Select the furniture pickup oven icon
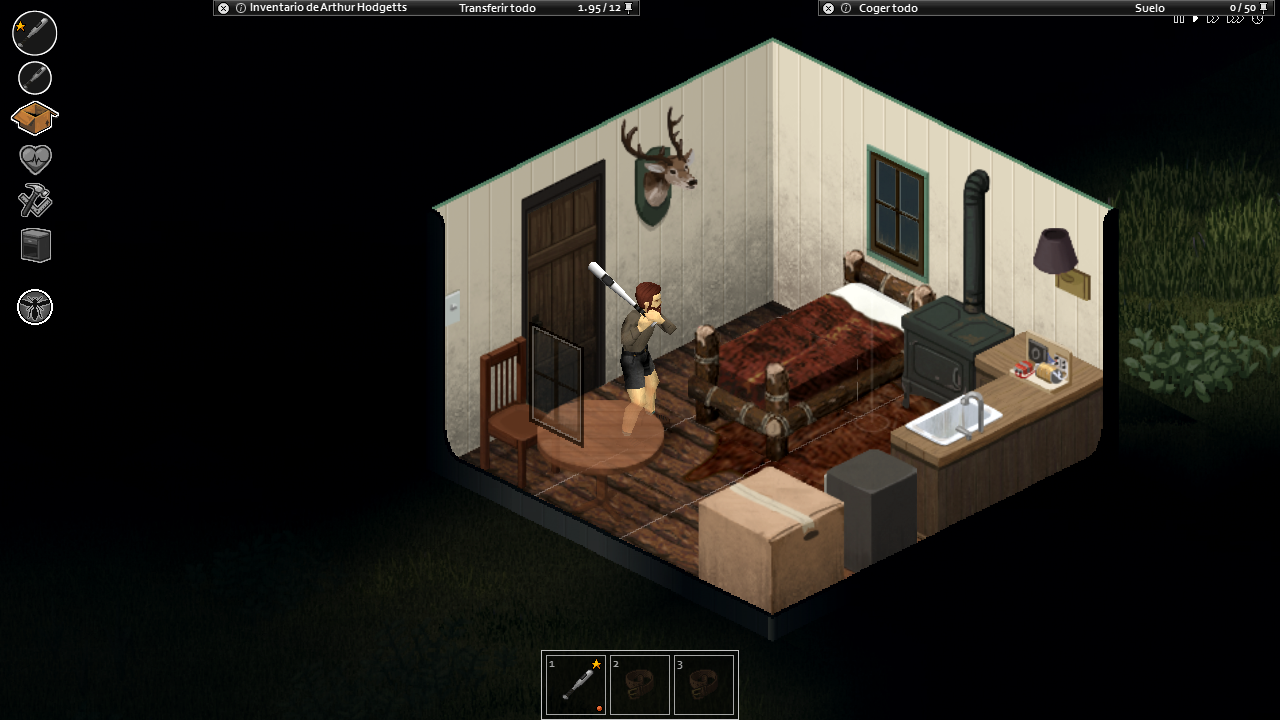This screenshot has width=1280, height=720. tap(35, 245)
